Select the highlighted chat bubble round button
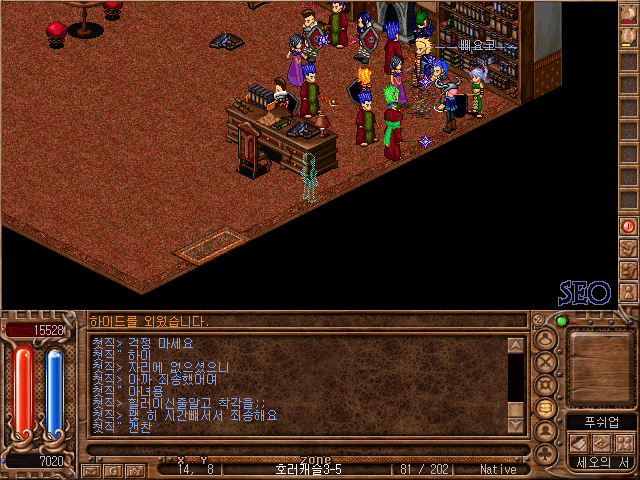Screen dimensions: 640x480 (x=546, y=408)
